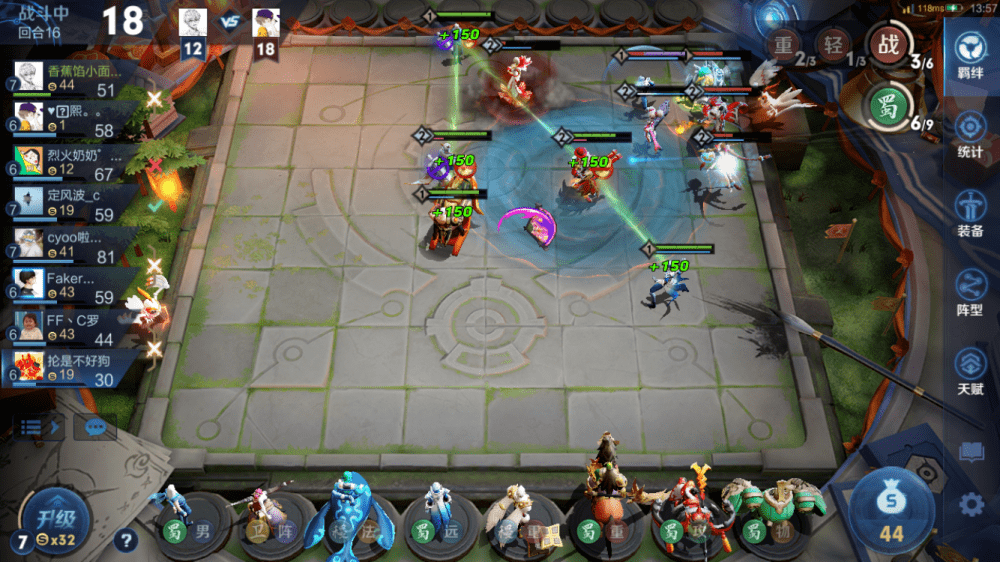
Task: Open the book guide icon
Action: tap(971, 452)
